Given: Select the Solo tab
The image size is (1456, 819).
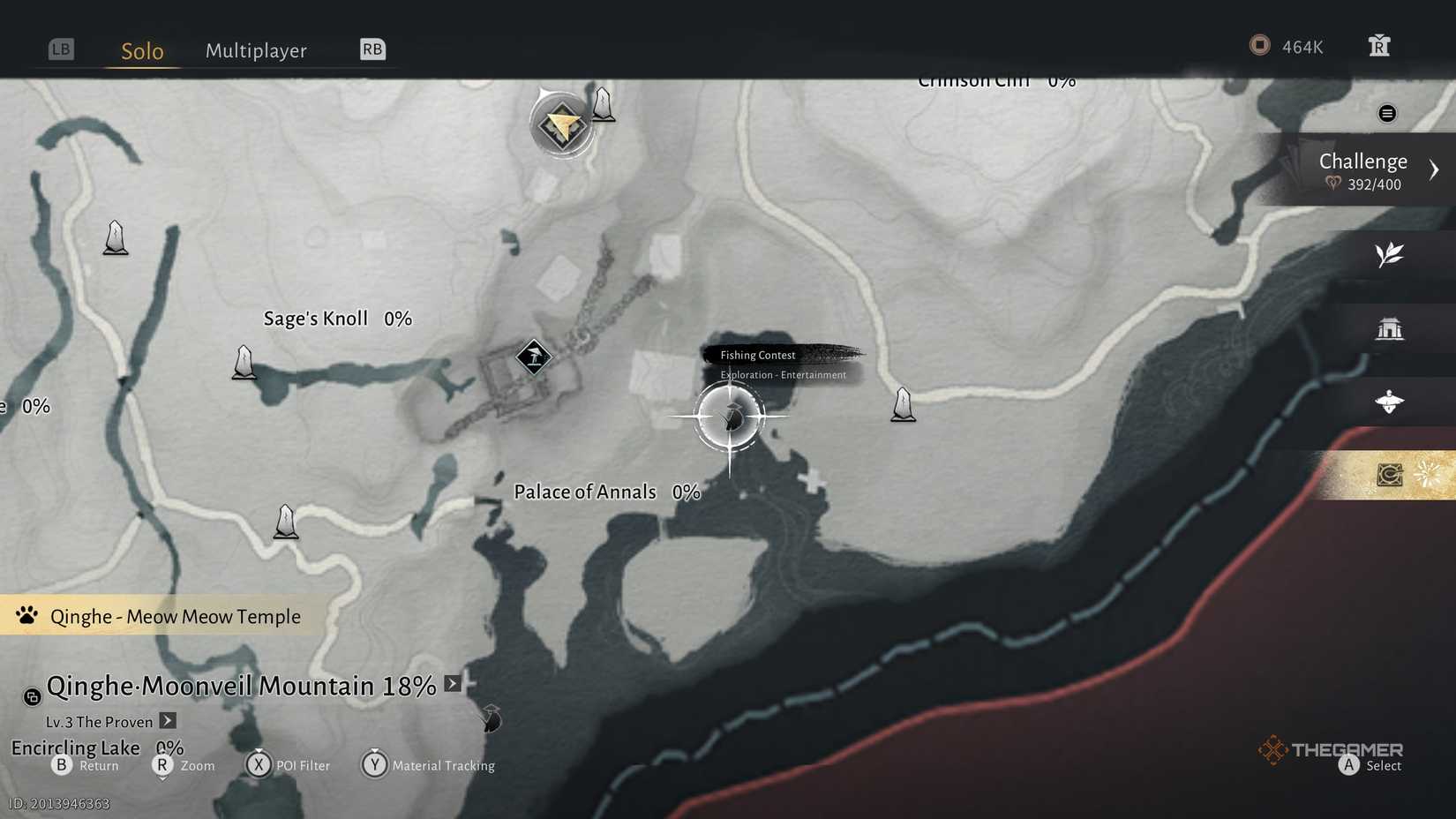Looking at the screenshot, I should 140,50.
